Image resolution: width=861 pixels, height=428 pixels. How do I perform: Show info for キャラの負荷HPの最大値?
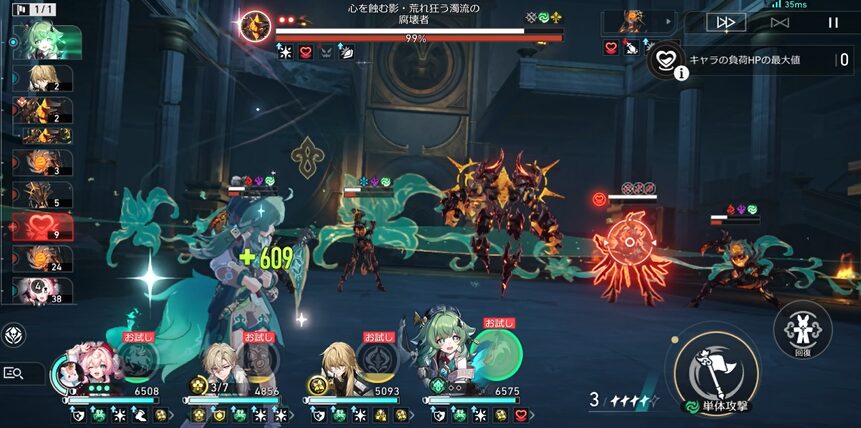click(681, 72)
